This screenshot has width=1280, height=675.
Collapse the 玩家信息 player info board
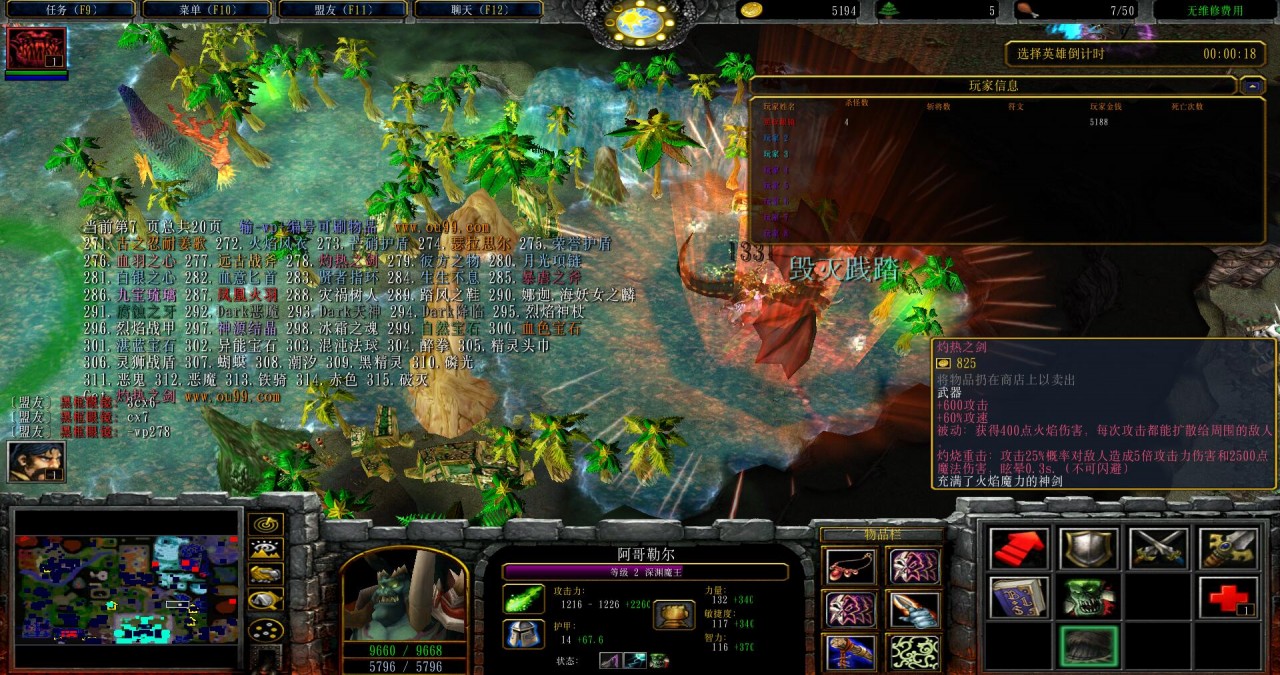tap(1252, 86)
